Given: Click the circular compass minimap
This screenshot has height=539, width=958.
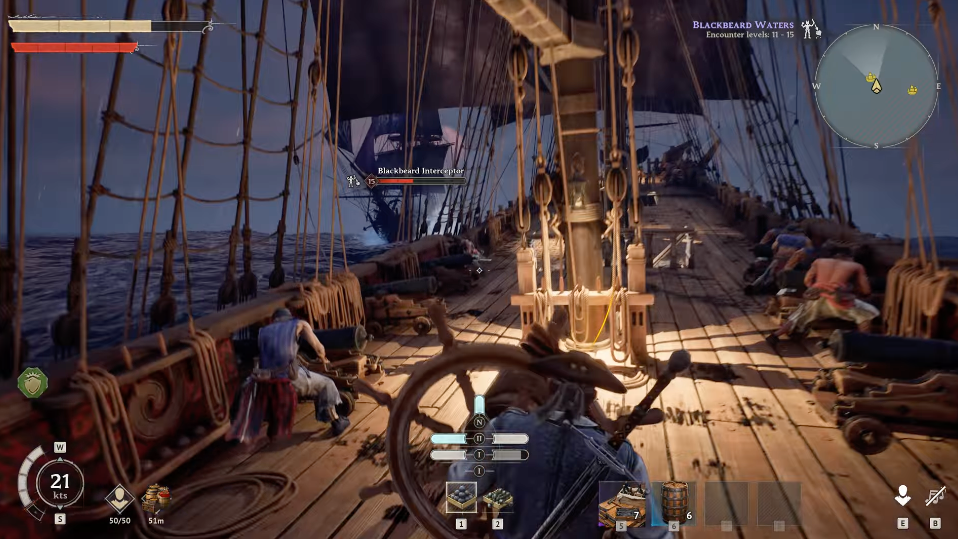Looking at the screenshot, I should [x=876, y=86].
